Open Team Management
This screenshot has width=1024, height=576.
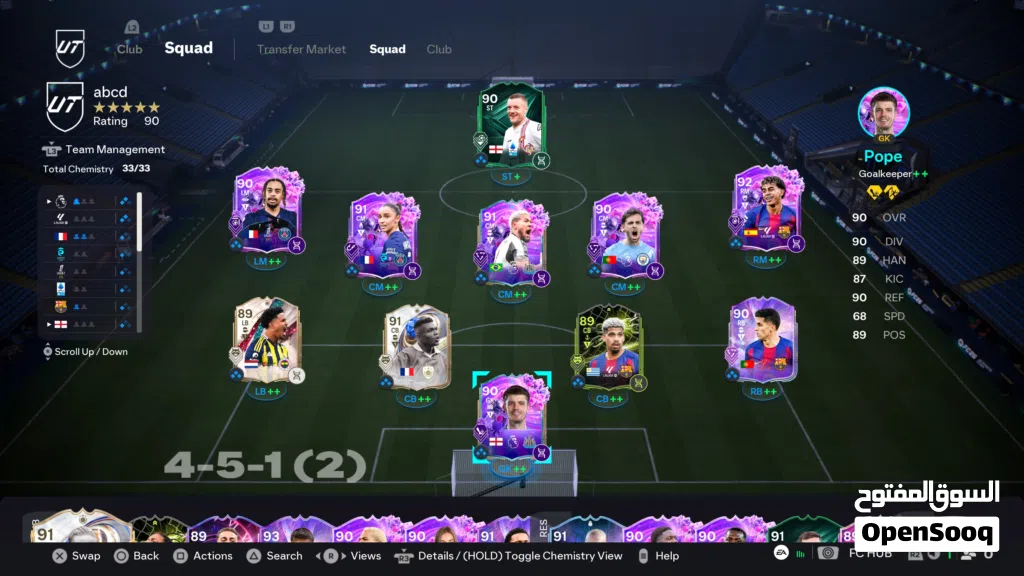point(115,150)
